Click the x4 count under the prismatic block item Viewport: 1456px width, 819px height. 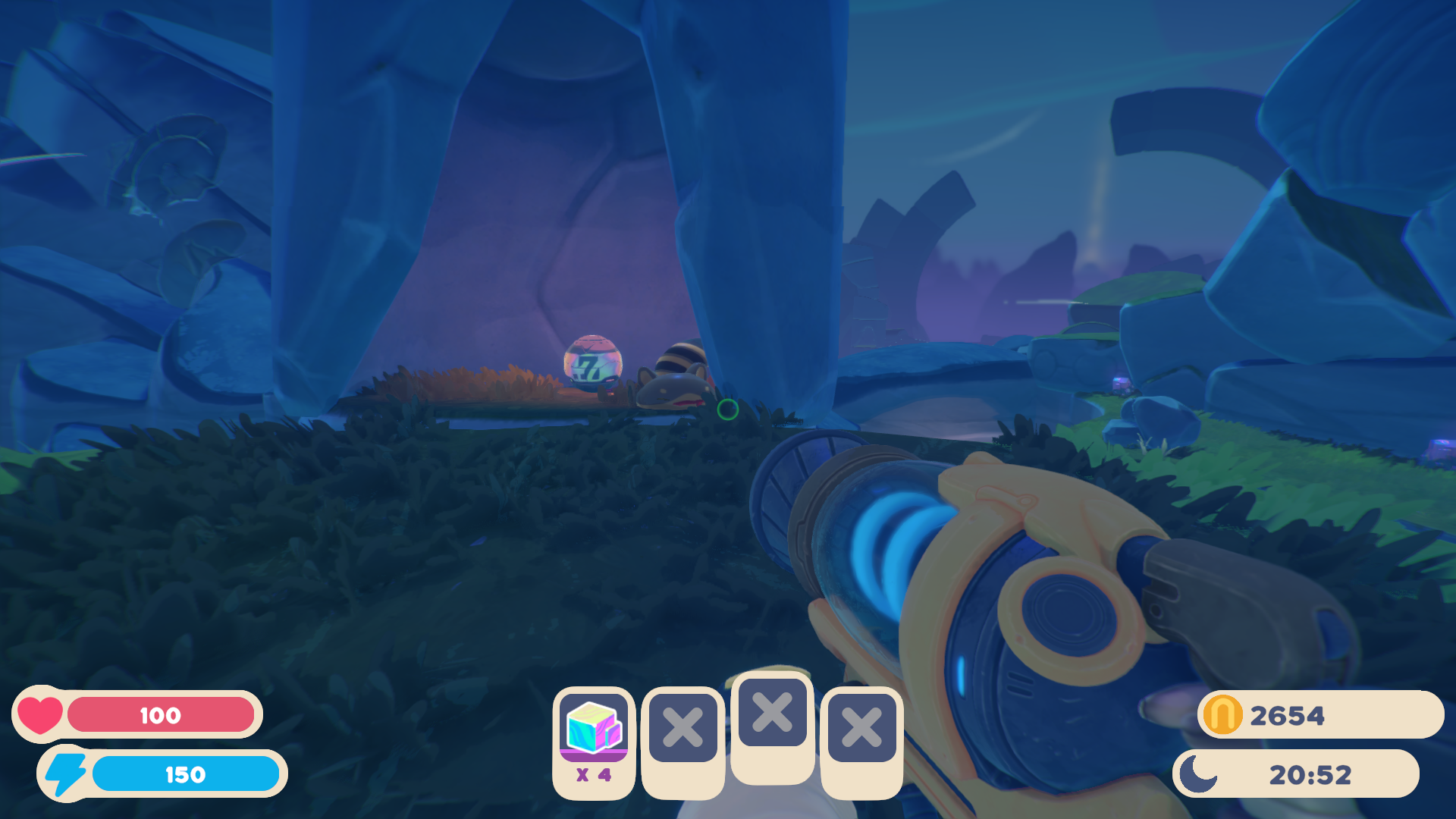595,775
